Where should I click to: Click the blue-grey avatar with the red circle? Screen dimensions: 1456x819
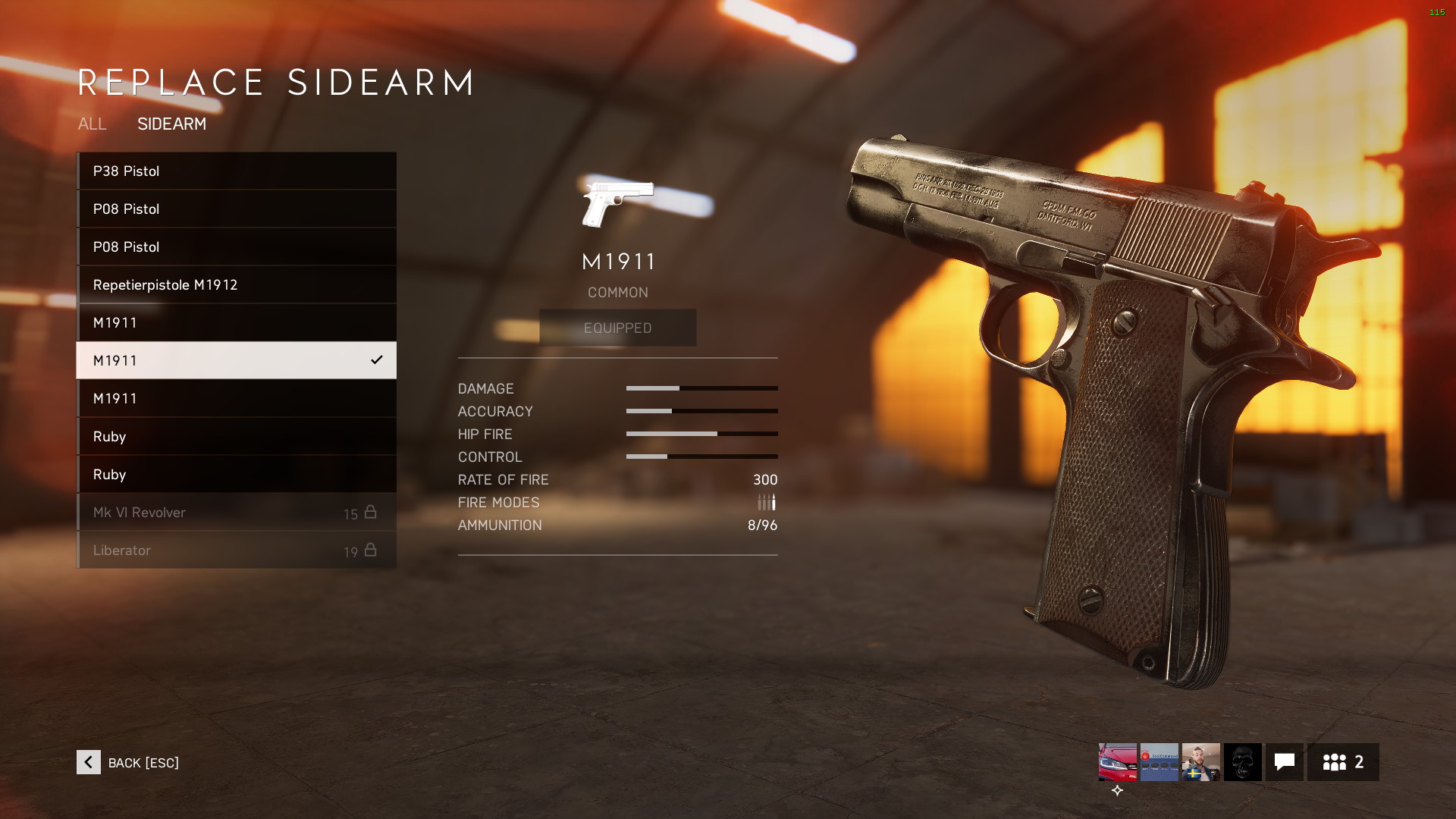click(1159, 762)
